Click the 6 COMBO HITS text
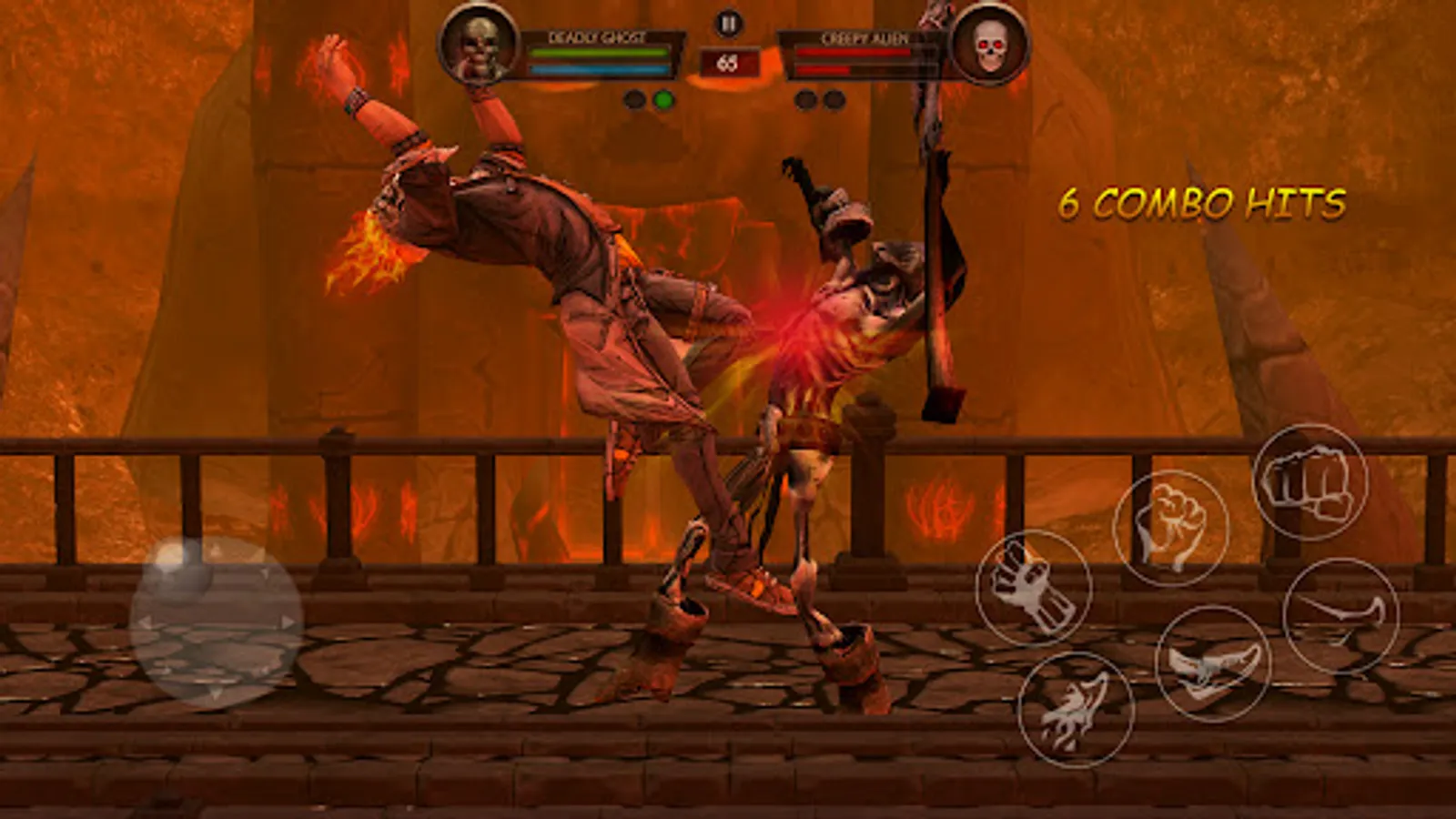Viewport: 1456px width, 819px height. coord(1203,202)
